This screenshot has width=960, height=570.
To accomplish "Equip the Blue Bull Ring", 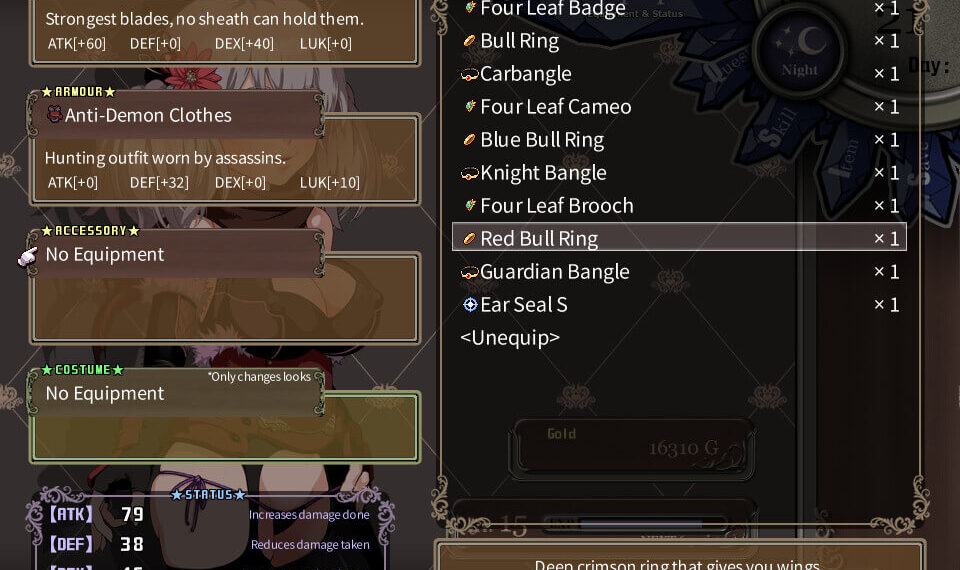I will pyautogui.click(x=541, y=140).
